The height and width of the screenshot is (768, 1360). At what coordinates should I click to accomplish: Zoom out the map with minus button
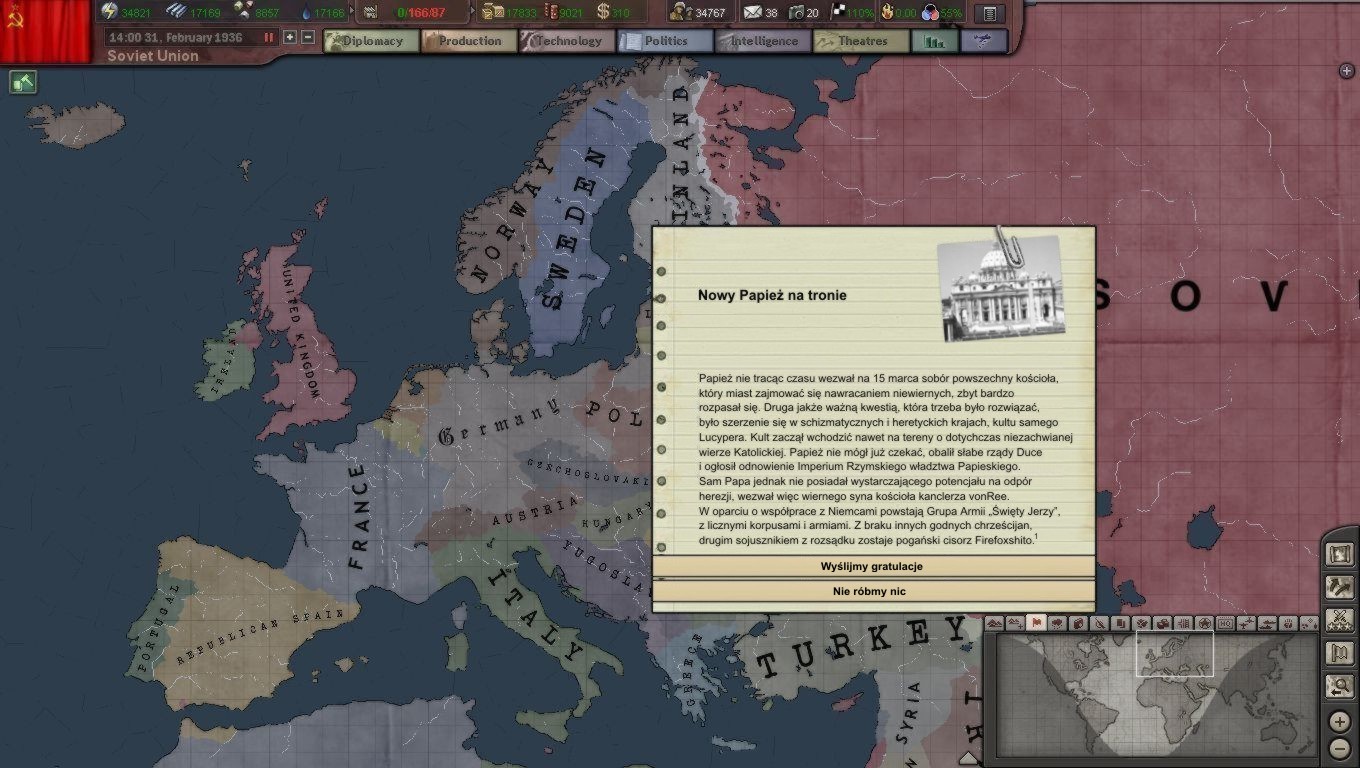pyautogui.click(x=1340, y=748)
